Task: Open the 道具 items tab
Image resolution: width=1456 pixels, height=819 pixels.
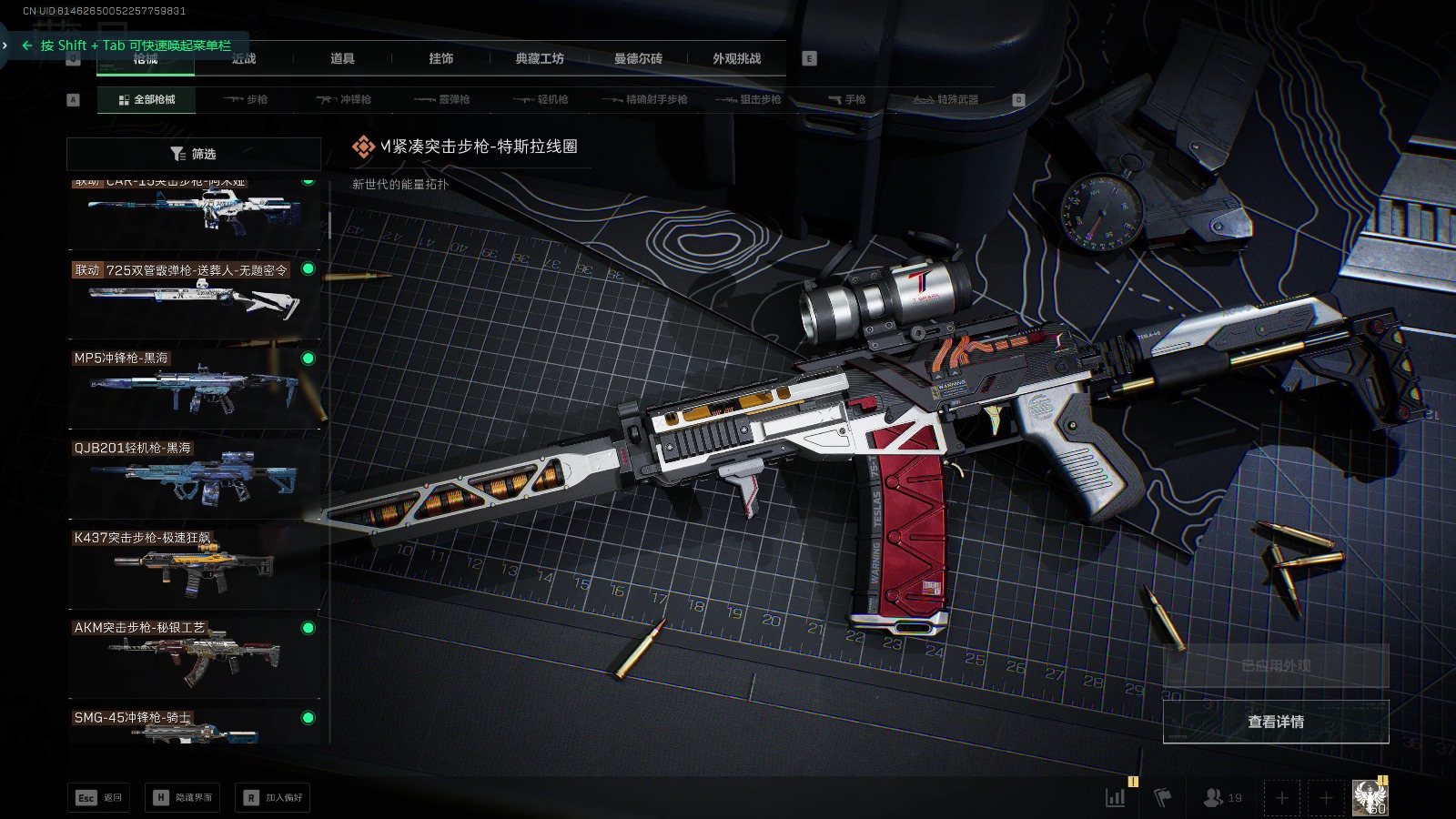Action: coord(342,59)
